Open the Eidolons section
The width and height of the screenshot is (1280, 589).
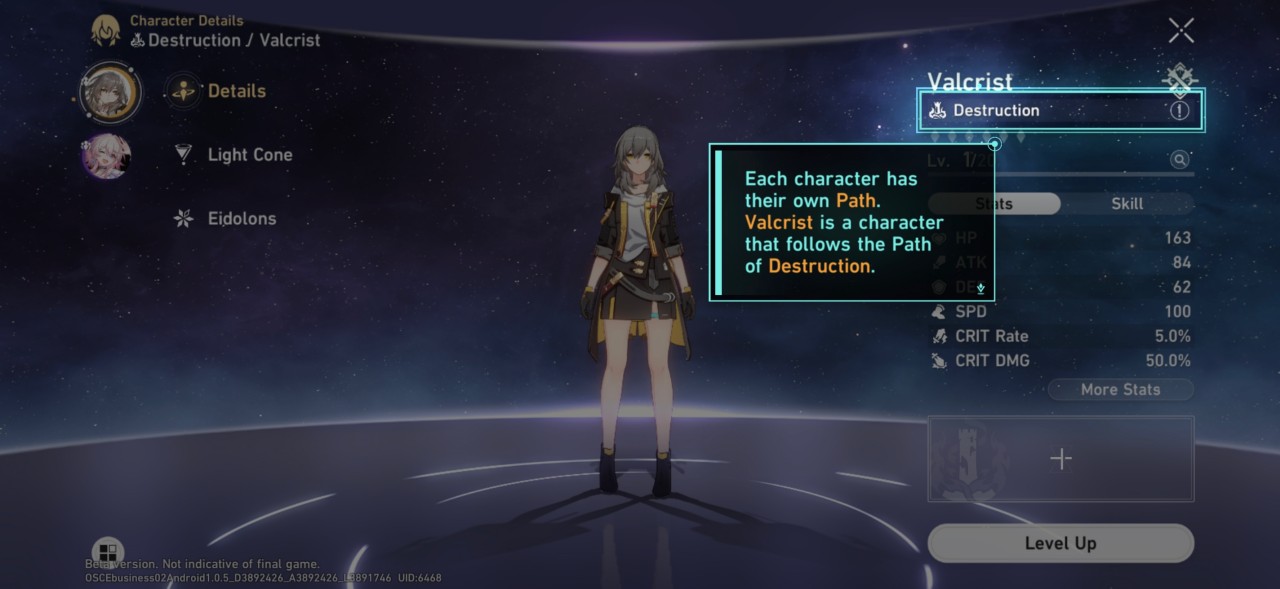pos(240,219)
